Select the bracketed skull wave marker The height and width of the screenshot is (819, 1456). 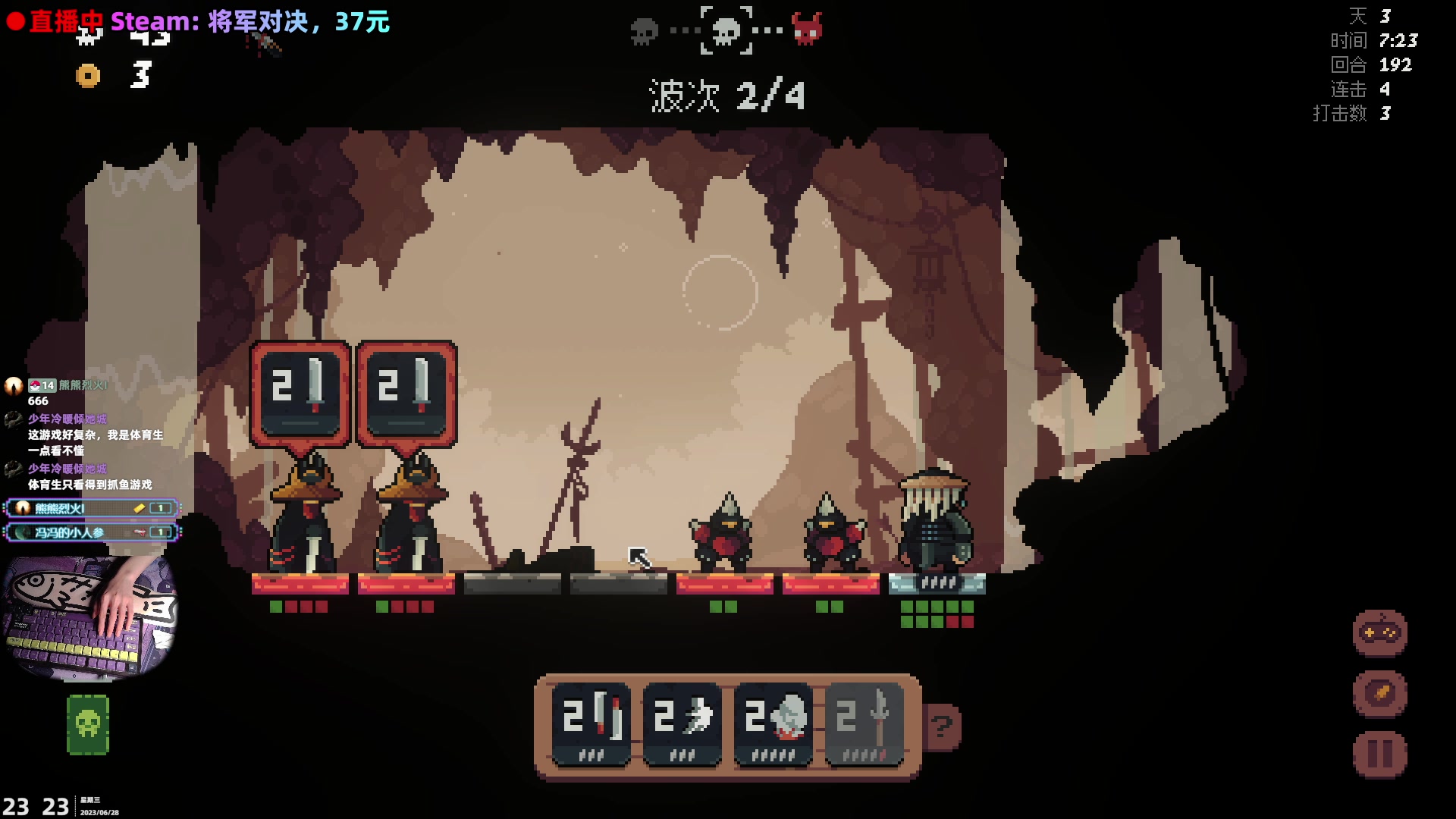[726, 30]
